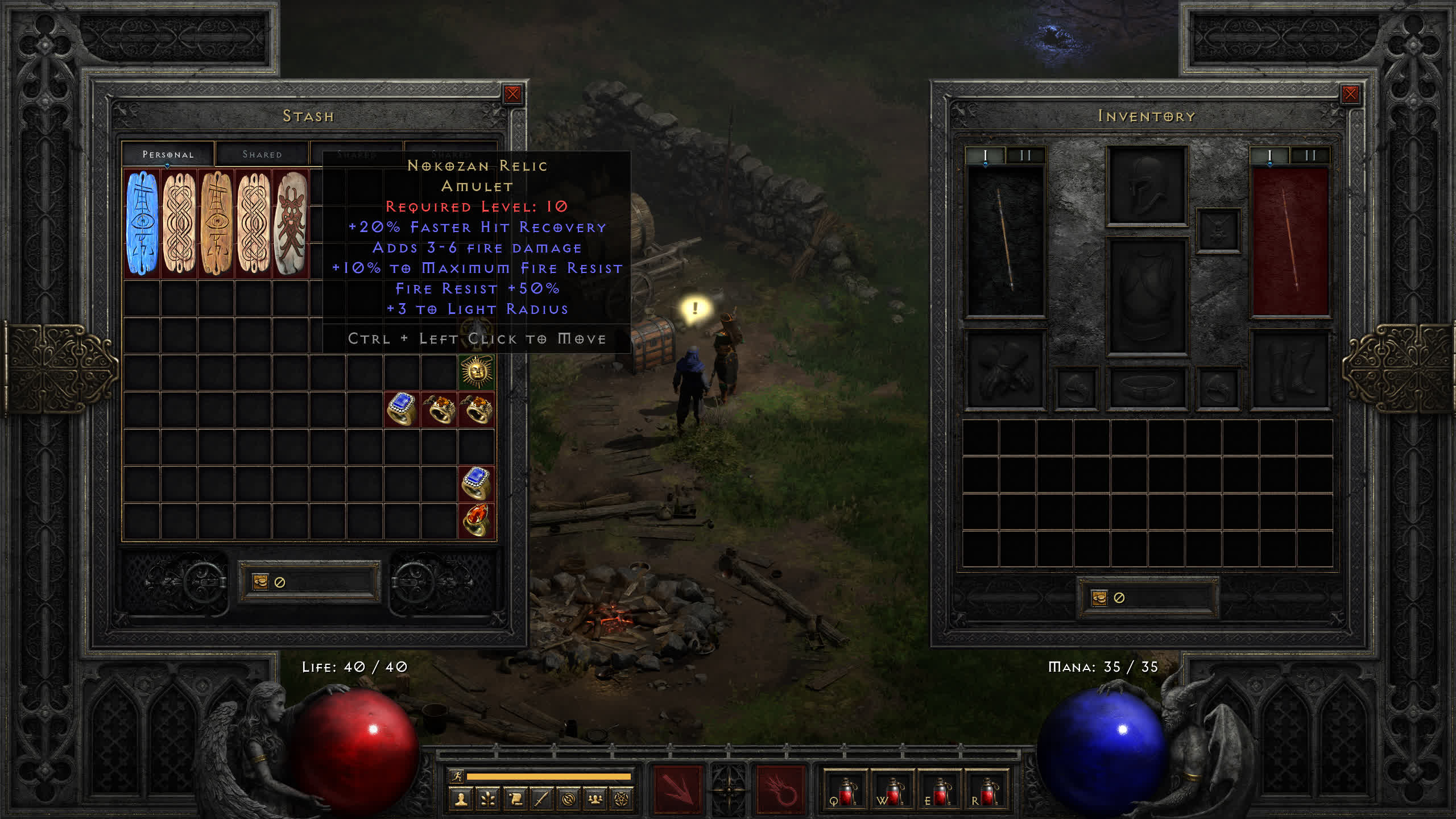
Task: Select the equipped staff in left hand
Action: (x=1006, y=240)
